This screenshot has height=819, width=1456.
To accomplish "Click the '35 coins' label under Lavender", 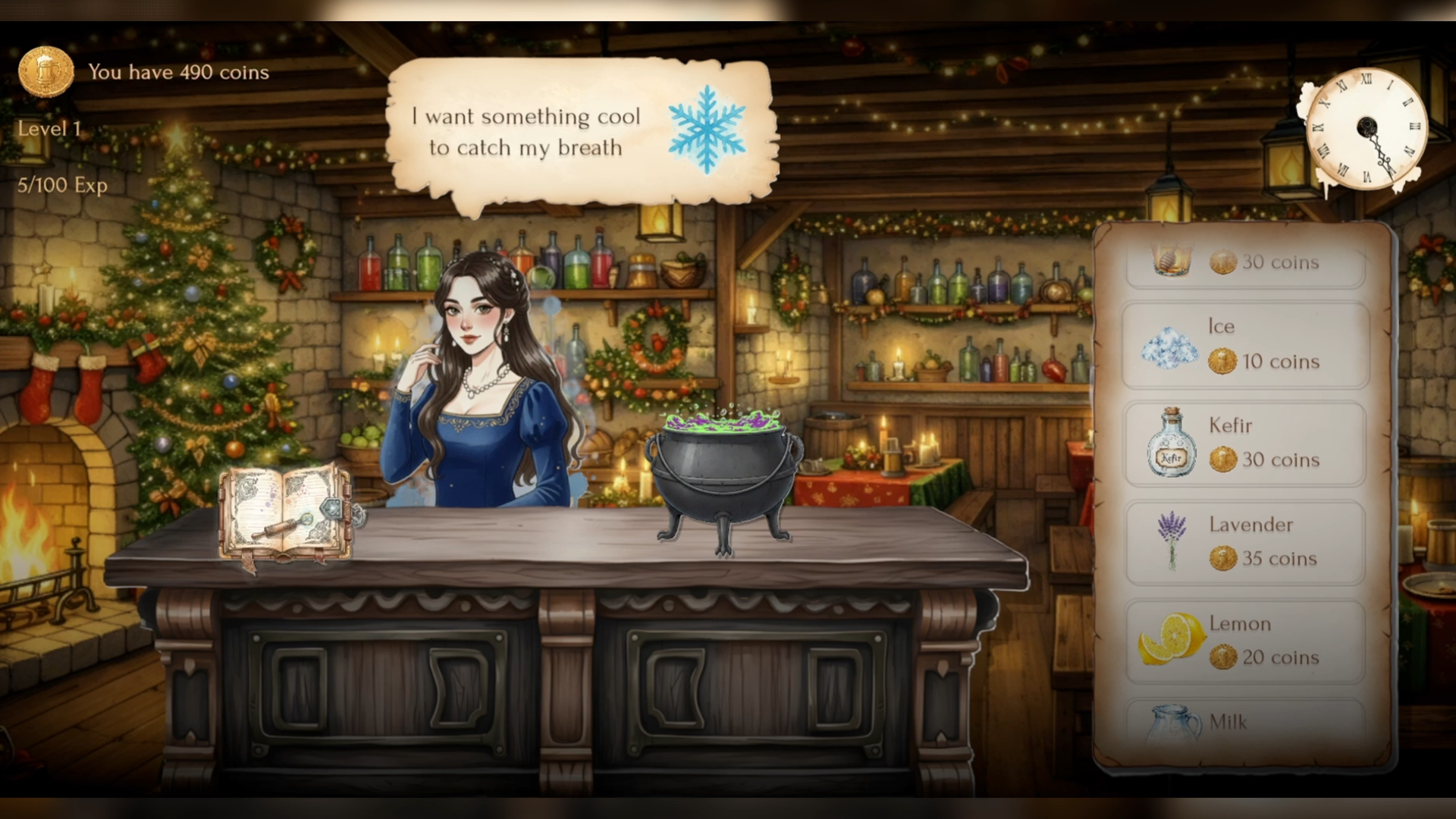I will [x=1280, y=560].
